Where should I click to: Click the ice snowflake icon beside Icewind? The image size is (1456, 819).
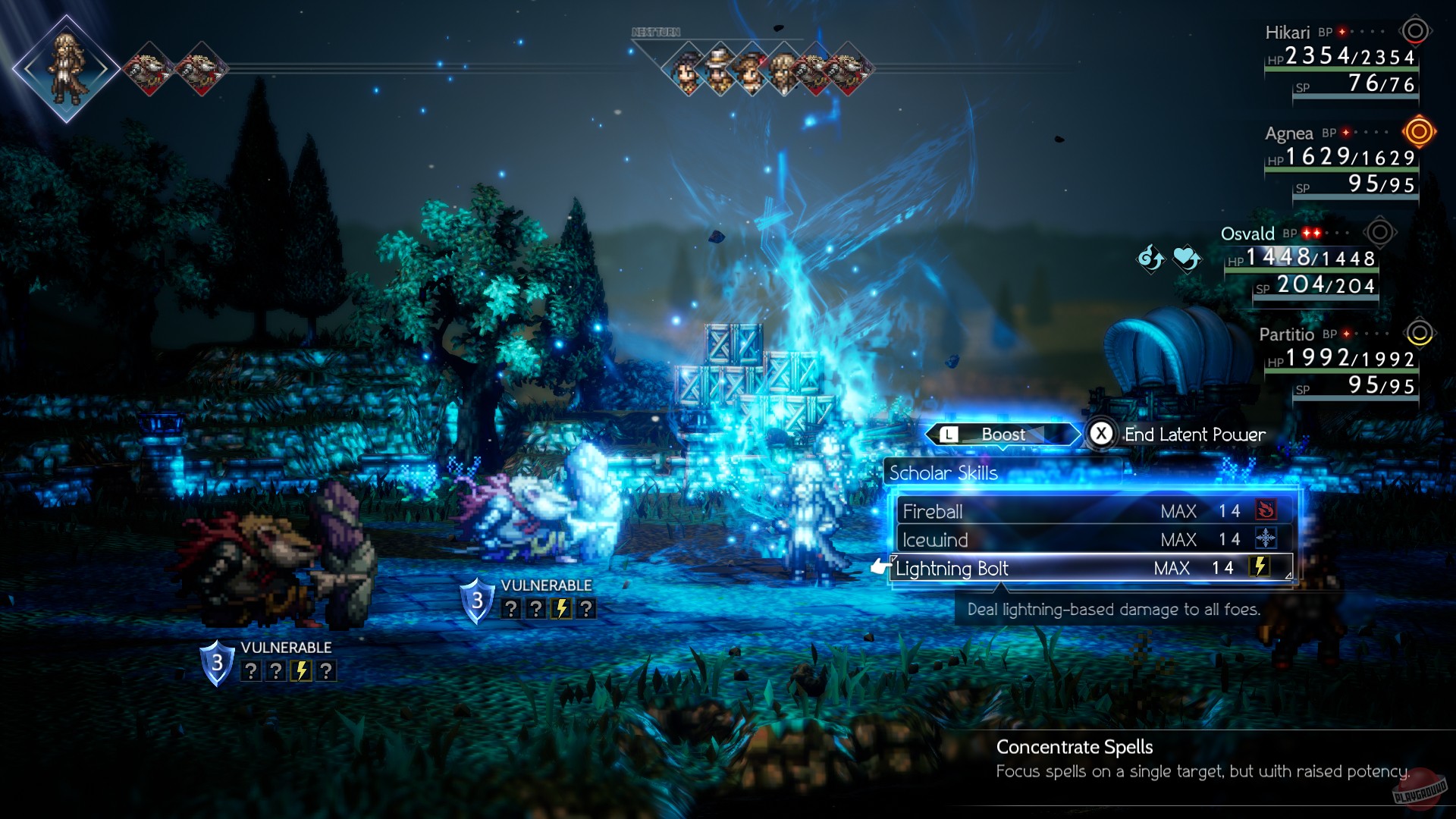pyautogui.click(x=1267, y=539)
